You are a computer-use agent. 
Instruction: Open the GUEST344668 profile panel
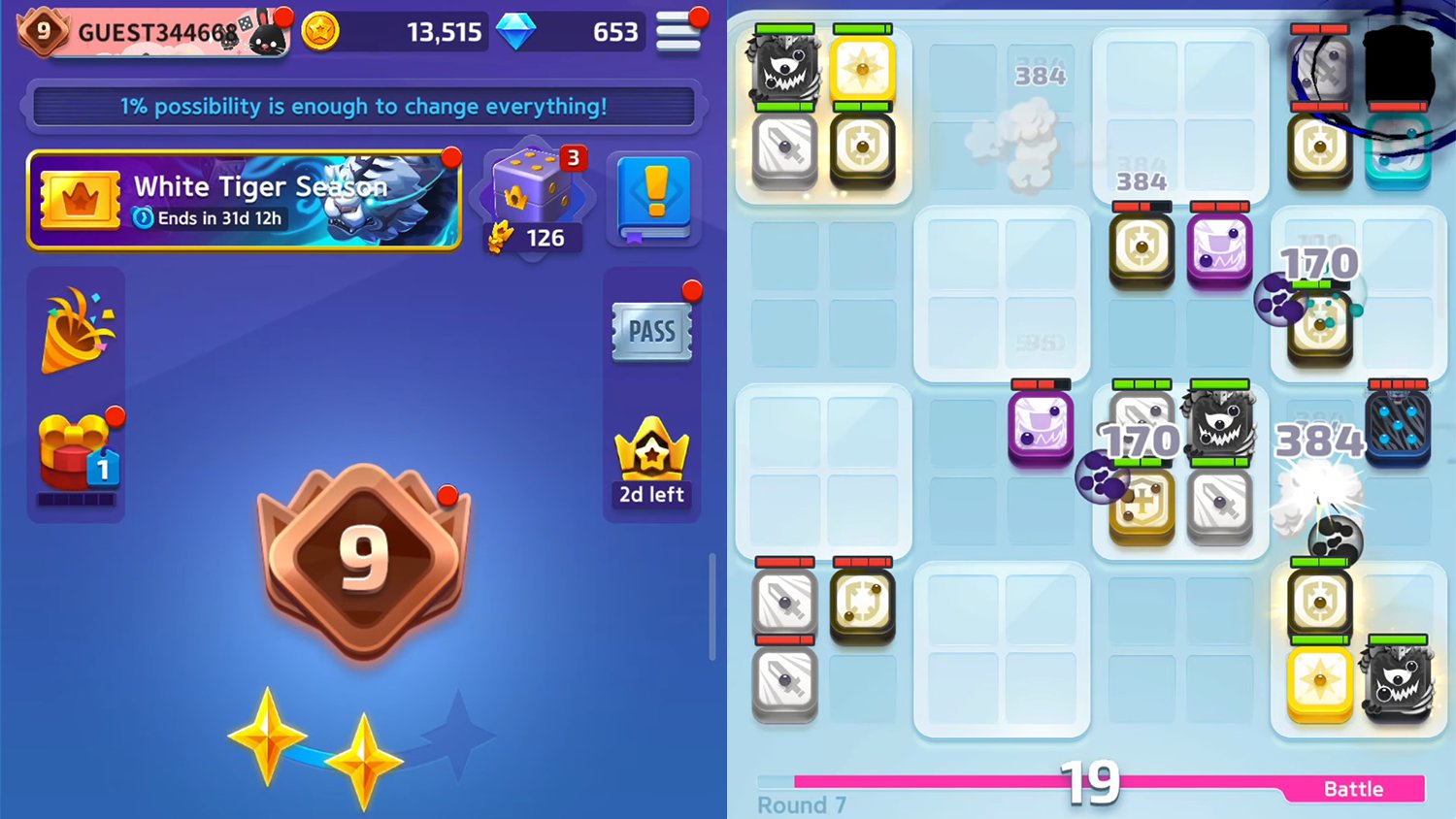click(155, 29)
